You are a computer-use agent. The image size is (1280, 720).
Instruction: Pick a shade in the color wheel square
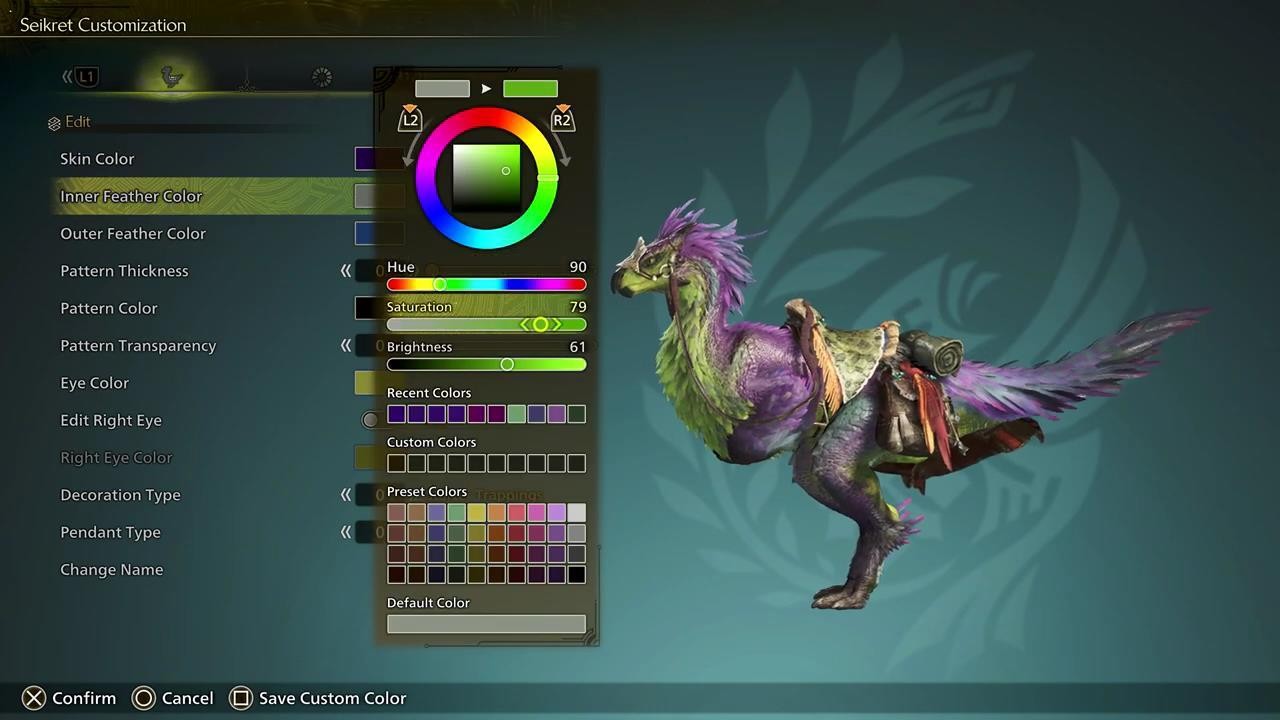[487, 178]
